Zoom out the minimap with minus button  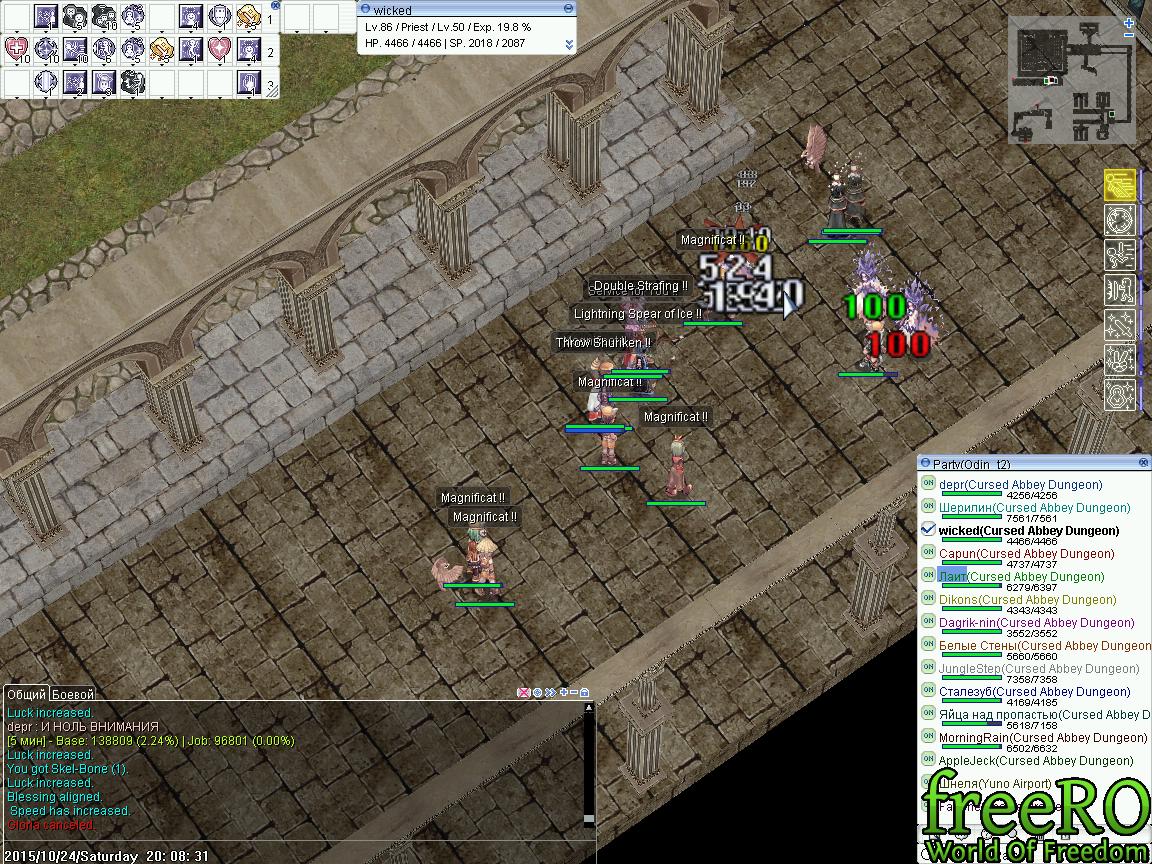pos(1128,36)
